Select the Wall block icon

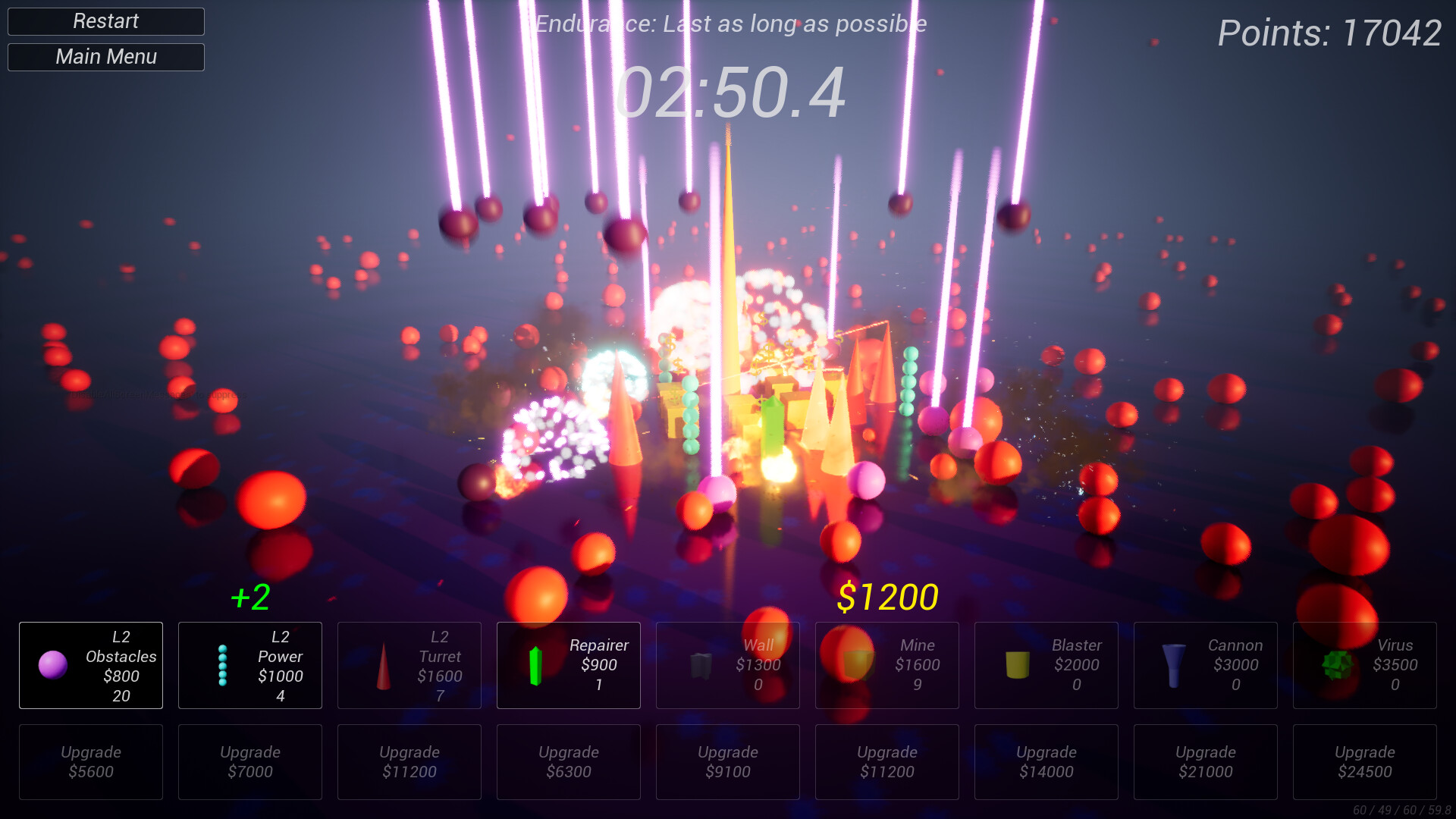(701, 665)
